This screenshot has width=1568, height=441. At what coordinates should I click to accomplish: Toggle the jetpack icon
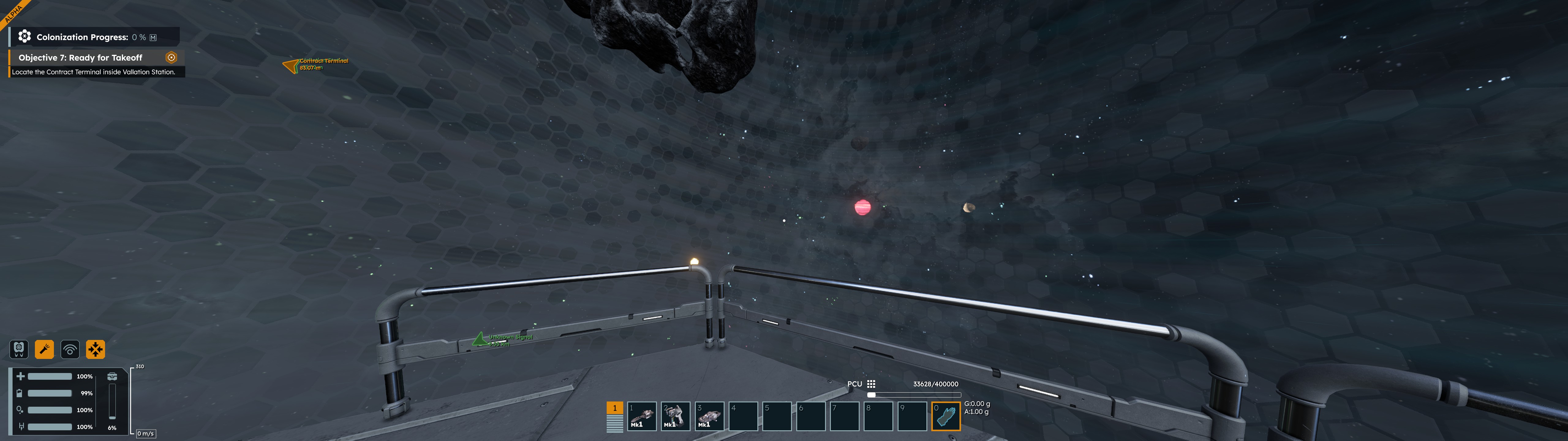[x=19, y=349]
